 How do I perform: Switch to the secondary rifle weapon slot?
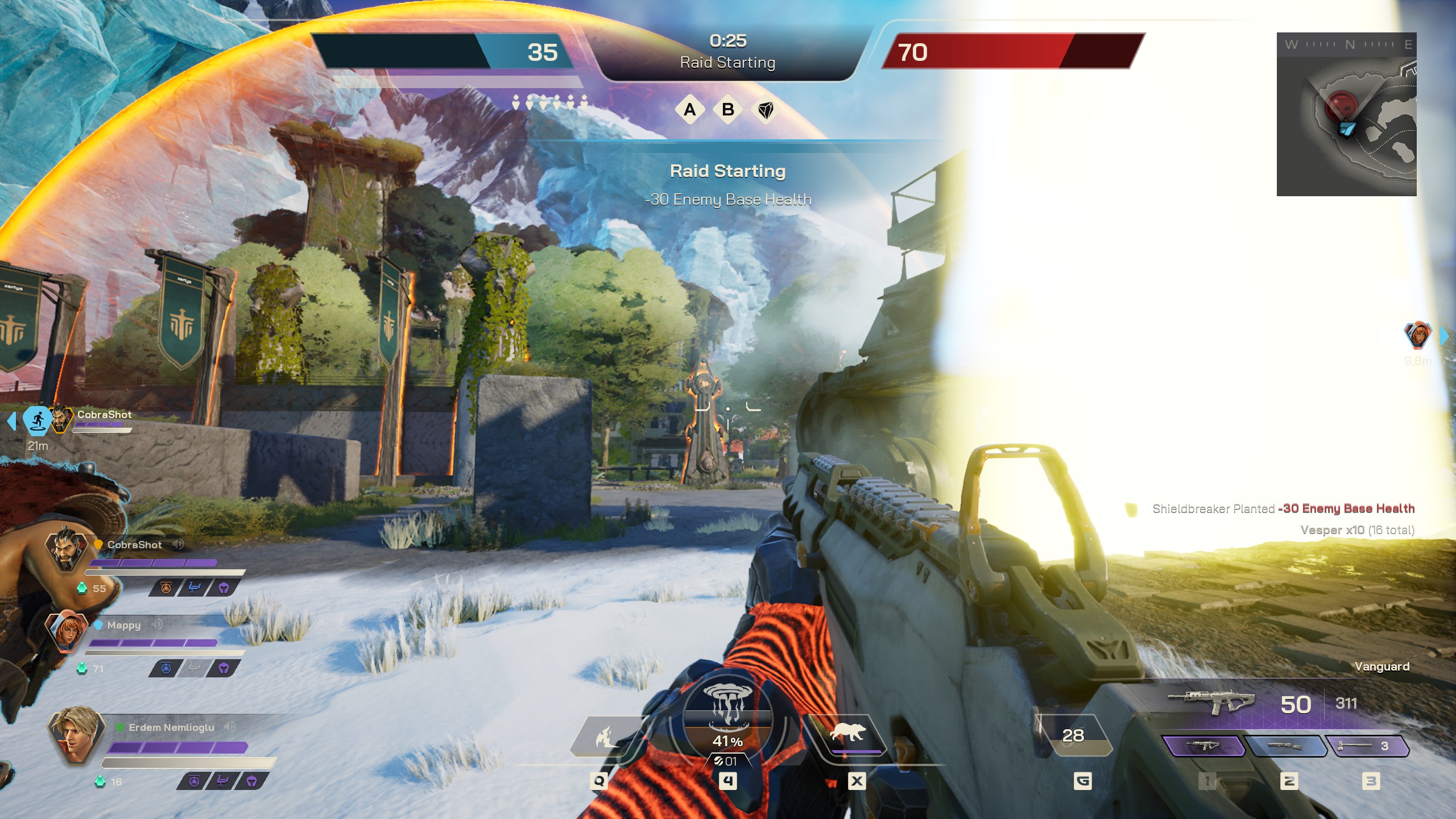point(1284,746)
